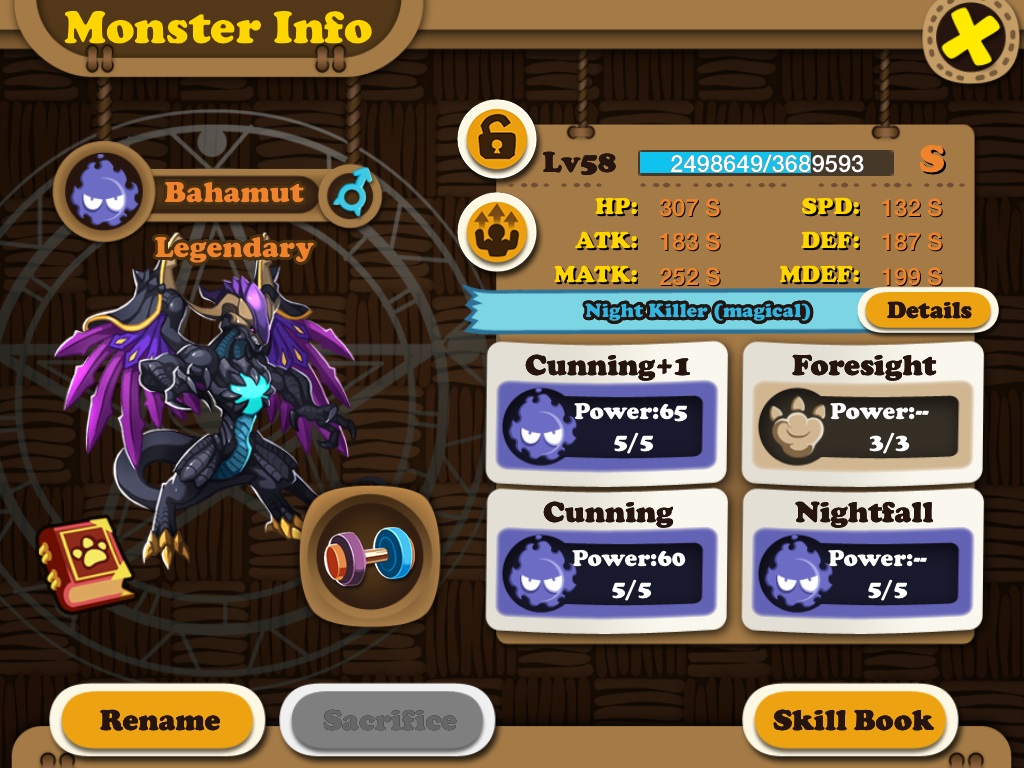Screen dimensions: 1024x768
Task: Select the Foresight skill card
Action: click(863, 412)
